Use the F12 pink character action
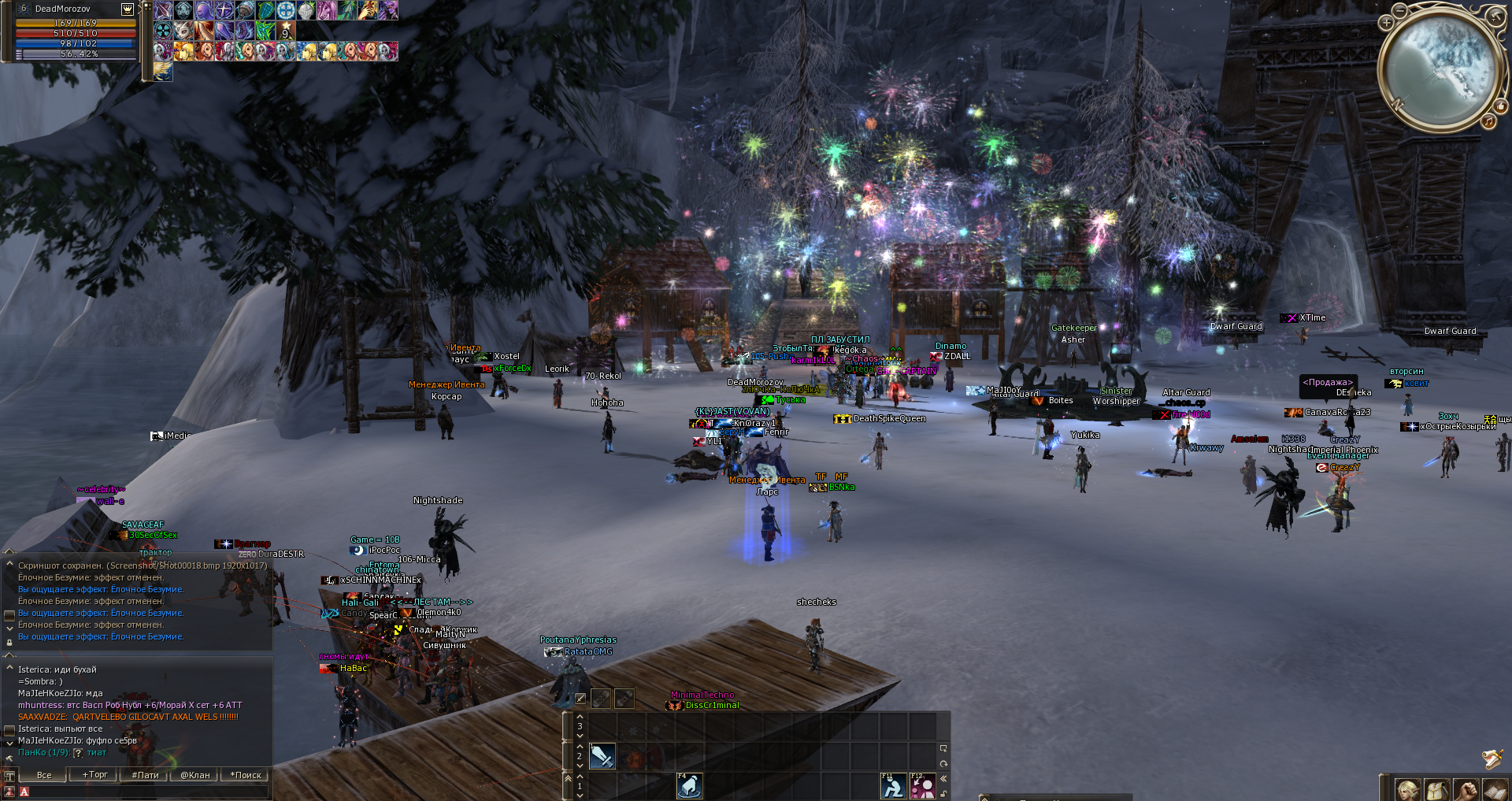This screenshot has height=801, width=1512. (922, 786)
